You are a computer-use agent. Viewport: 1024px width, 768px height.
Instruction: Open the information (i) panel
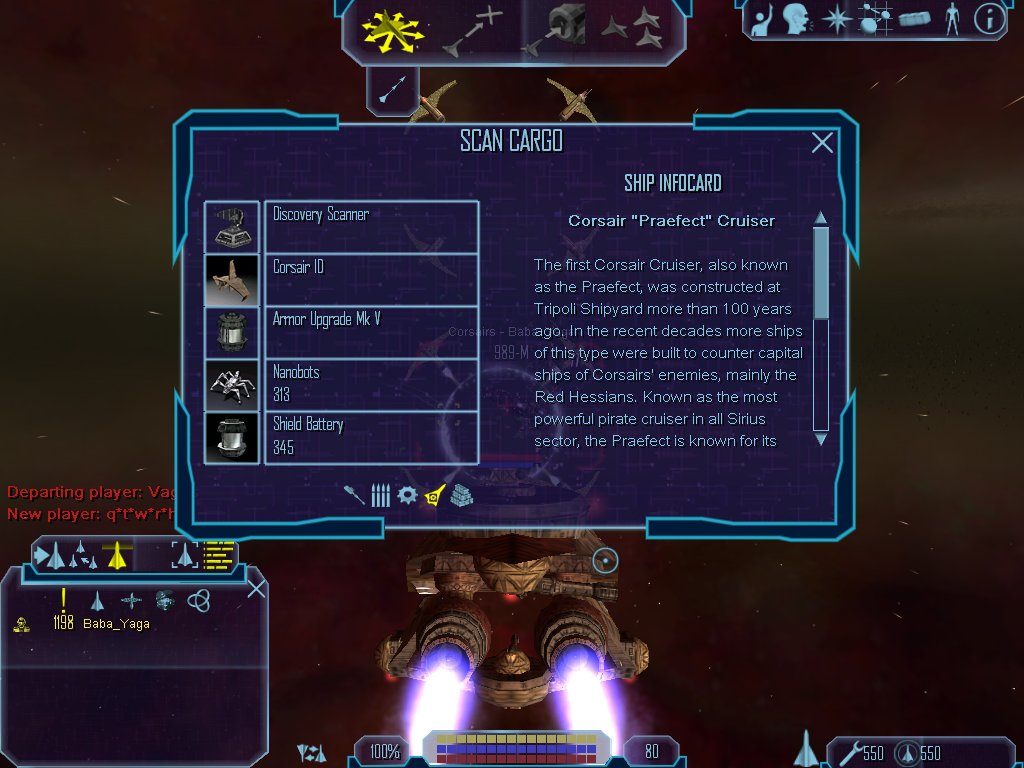coord(989,18)
